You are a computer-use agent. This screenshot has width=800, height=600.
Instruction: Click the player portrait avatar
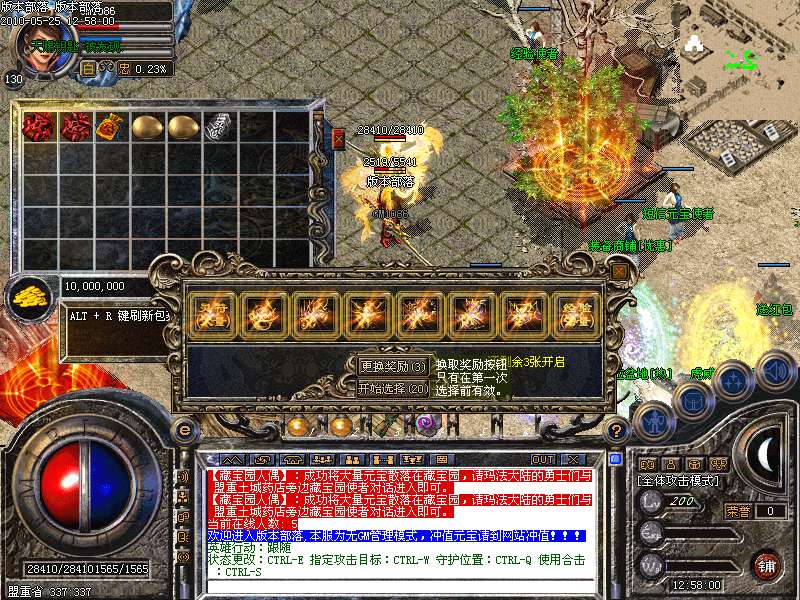38,40
